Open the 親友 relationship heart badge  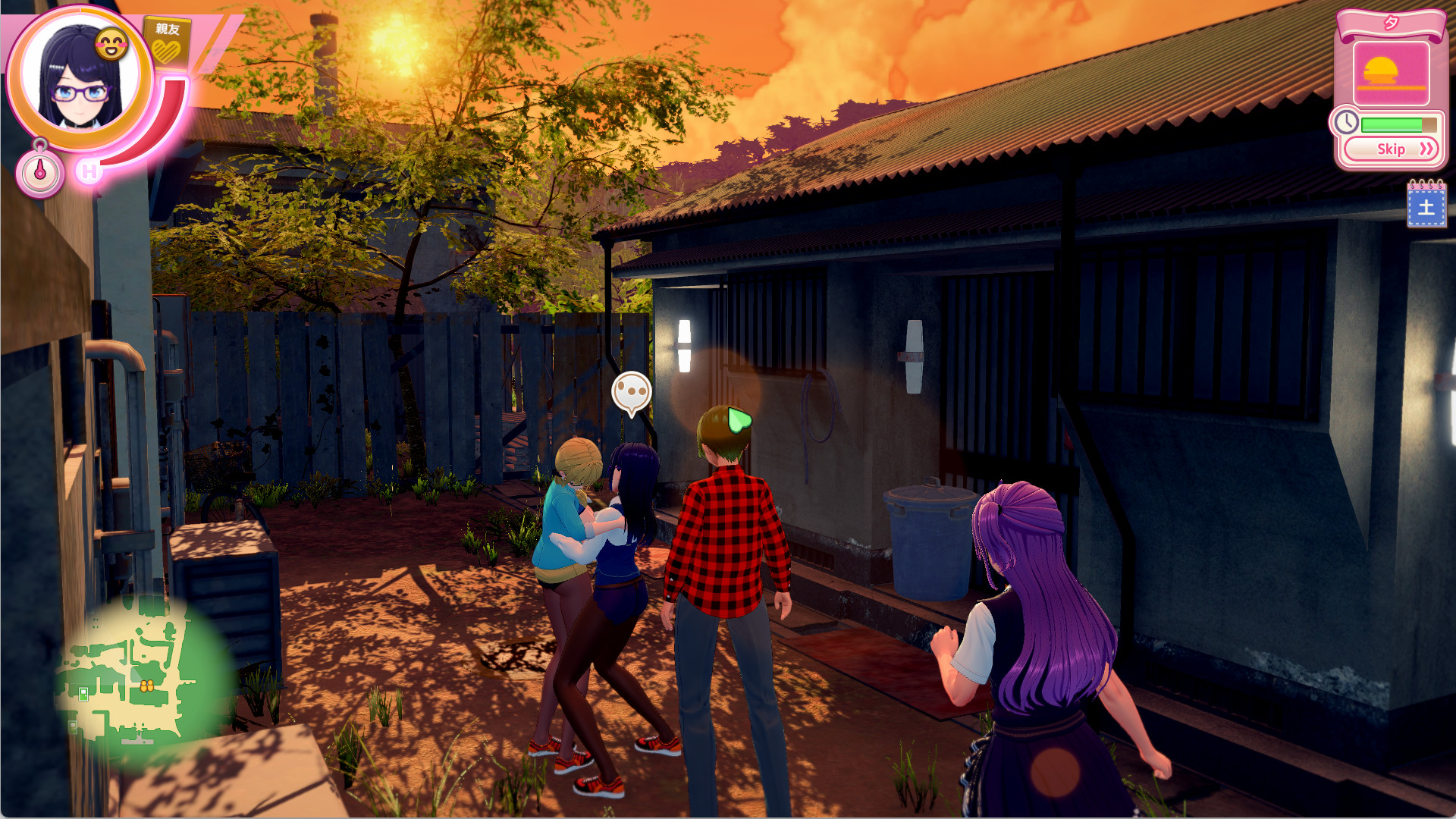pyautogui.click(x=167, y=43)
